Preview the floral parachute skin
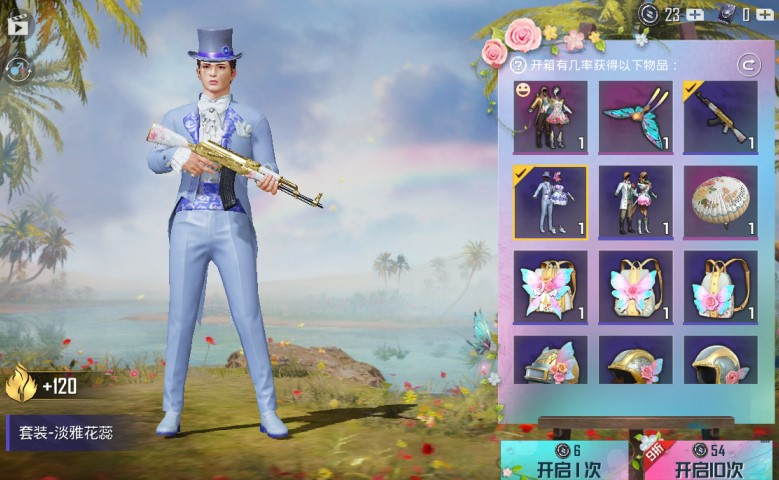779x480 pixels. (720, 202)
